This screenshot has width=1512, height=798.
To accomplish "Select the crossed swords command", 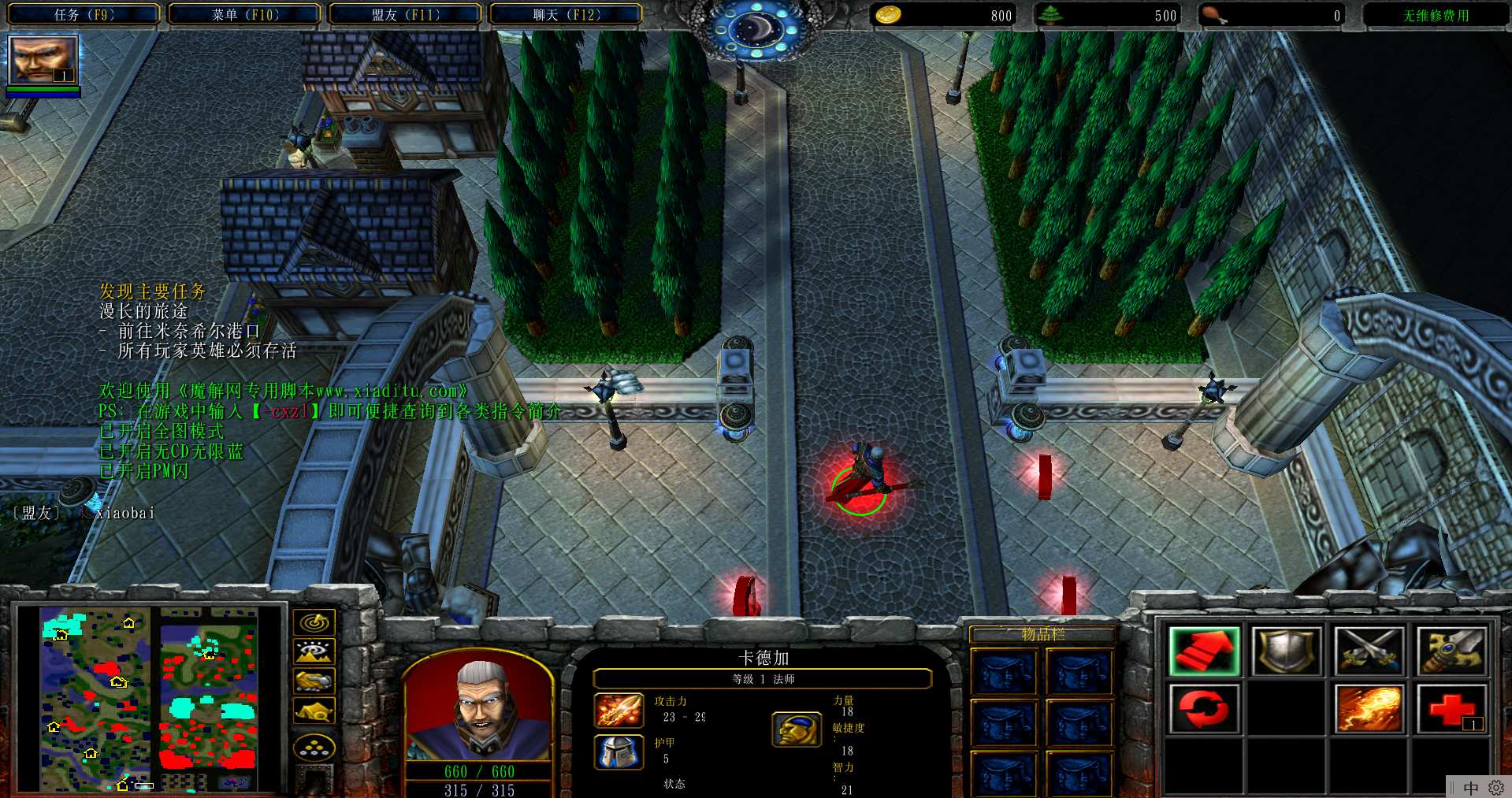I will (1369, 651).
